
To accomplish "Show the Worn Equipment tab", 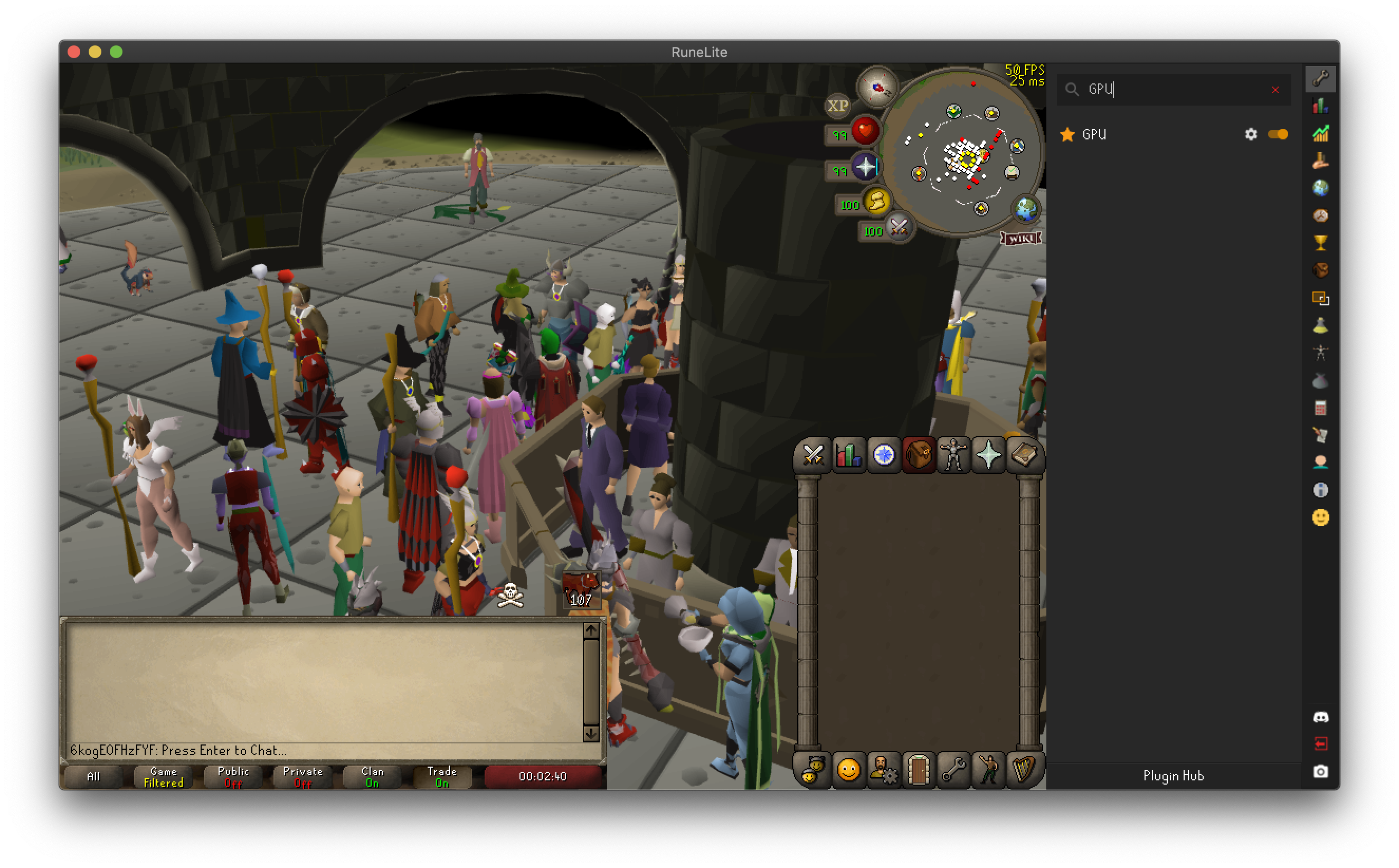I will 953,455.
